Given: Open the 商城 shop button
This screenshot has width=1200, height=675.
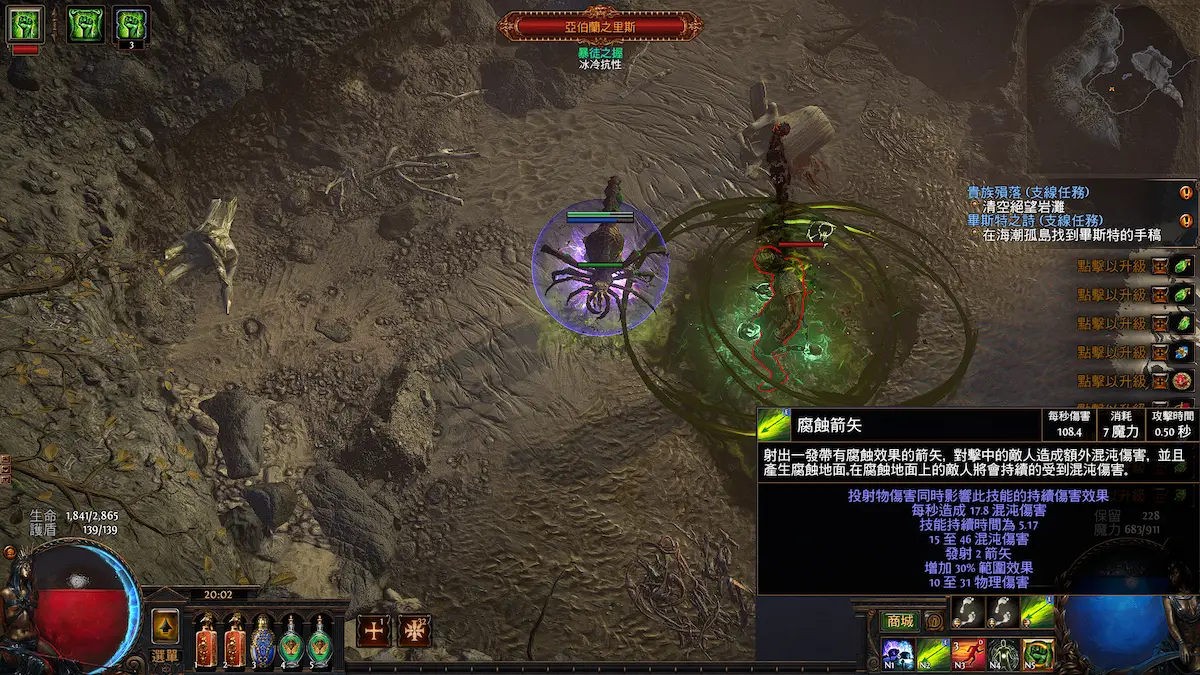Looking at the screenshot, I should [x=898, y=621].
